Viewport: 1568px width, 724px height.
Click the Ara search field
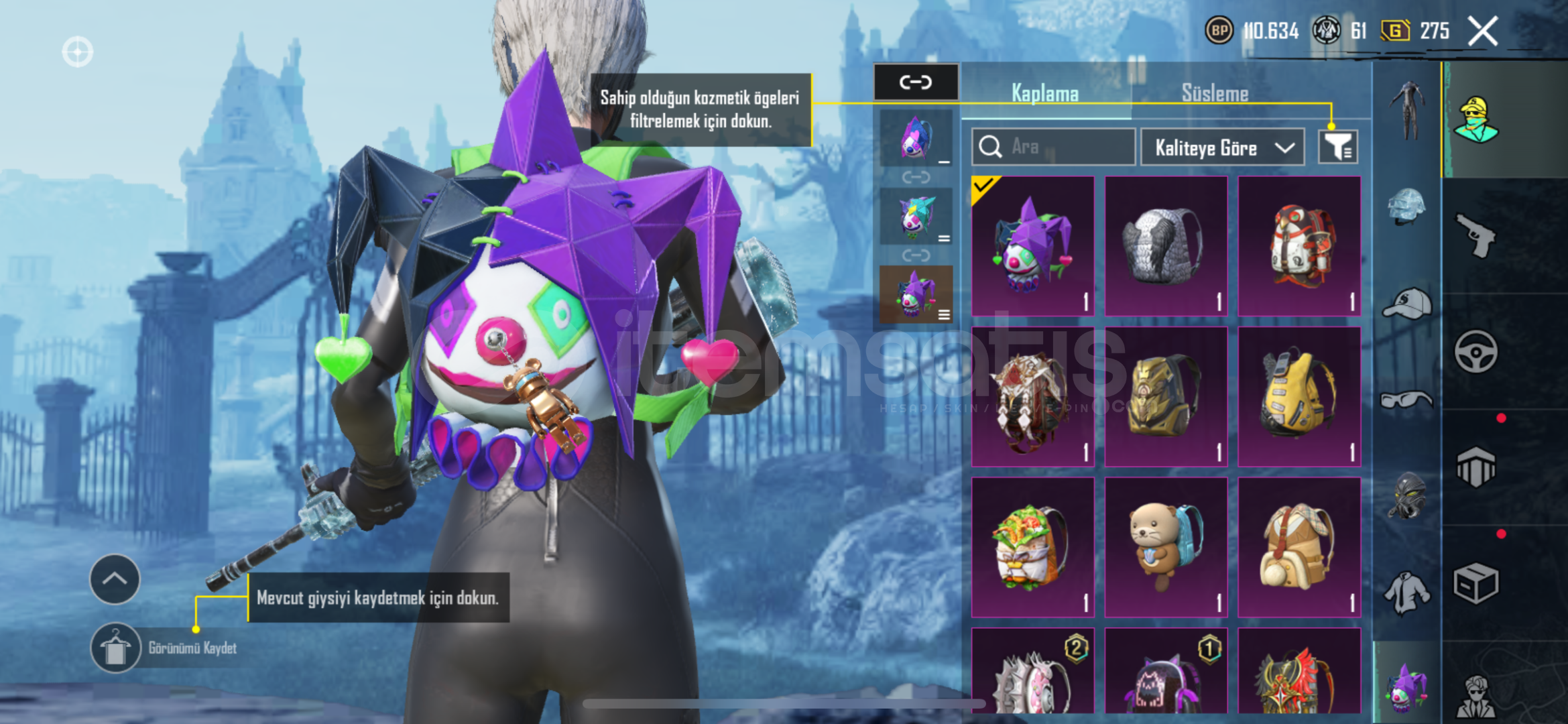coord(1054,147)
